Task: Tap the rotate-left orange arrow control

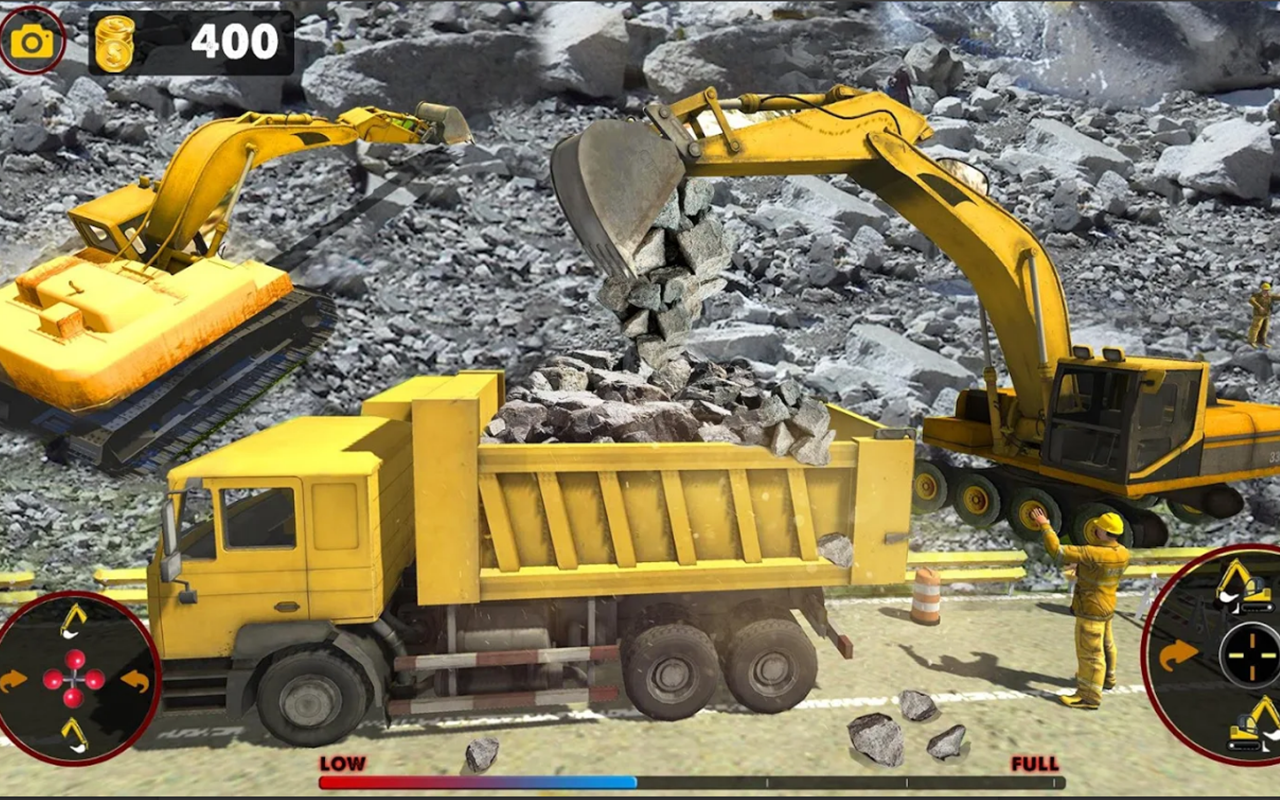Action: [x=14, y=680]
